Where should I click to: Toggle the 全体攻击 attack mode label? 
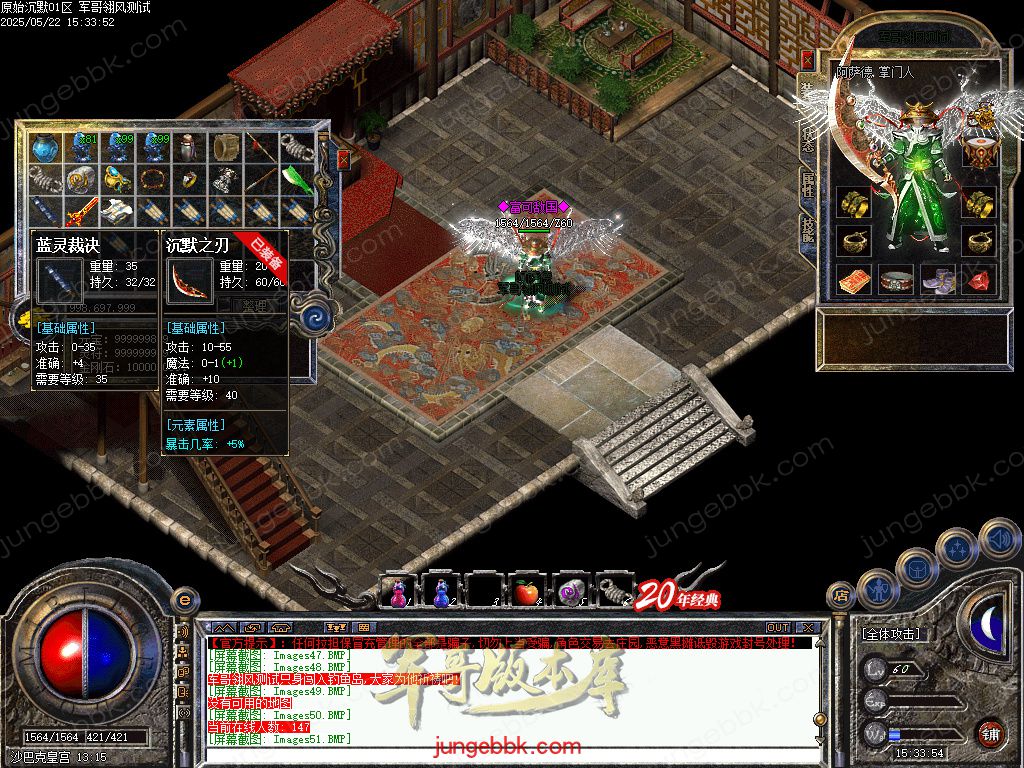[x=891, y=634]
